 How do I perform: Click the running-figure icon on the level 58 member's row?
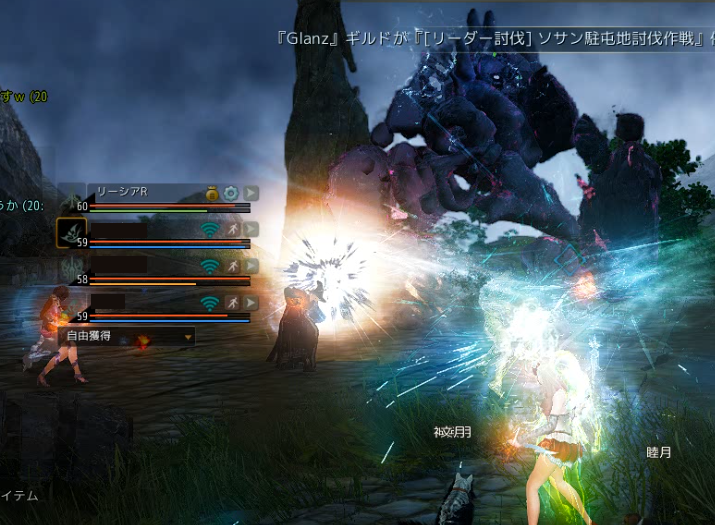tap(232, 266)
